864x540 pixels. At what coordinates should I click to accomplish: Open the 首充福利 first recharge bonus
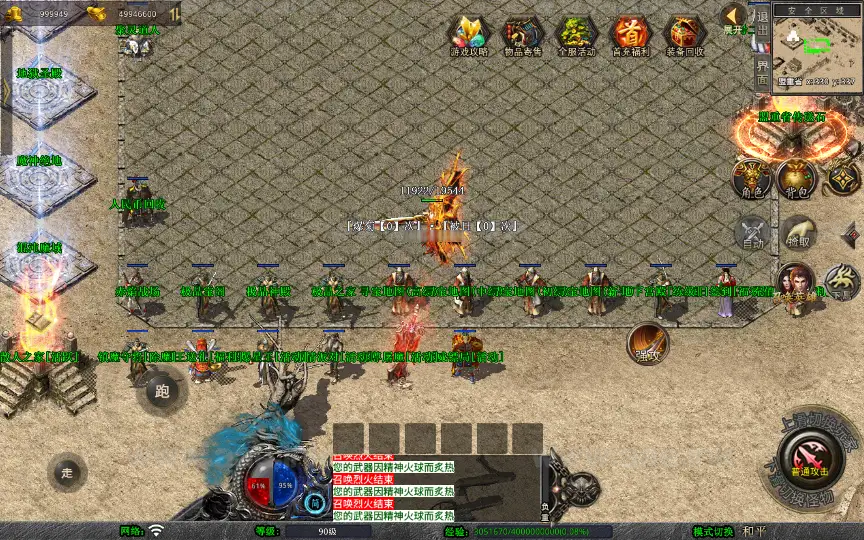tap(630, 35)
